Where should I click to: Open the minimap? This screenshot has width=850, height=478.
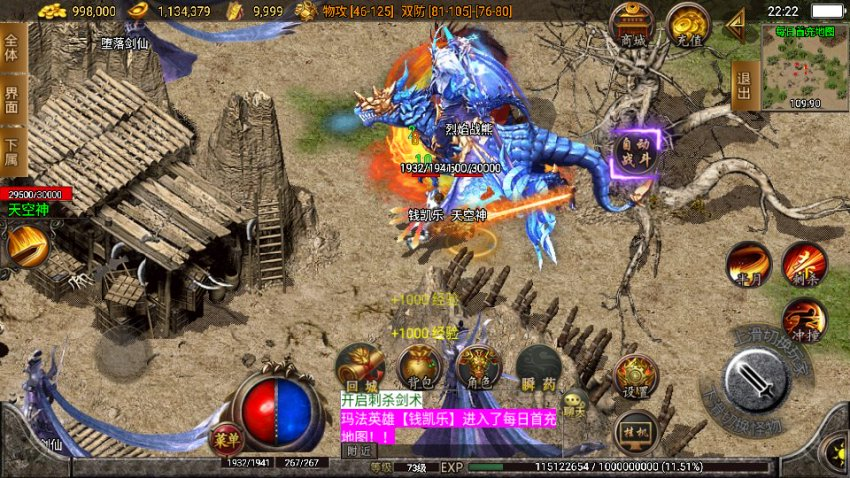(x=804, y=66)
